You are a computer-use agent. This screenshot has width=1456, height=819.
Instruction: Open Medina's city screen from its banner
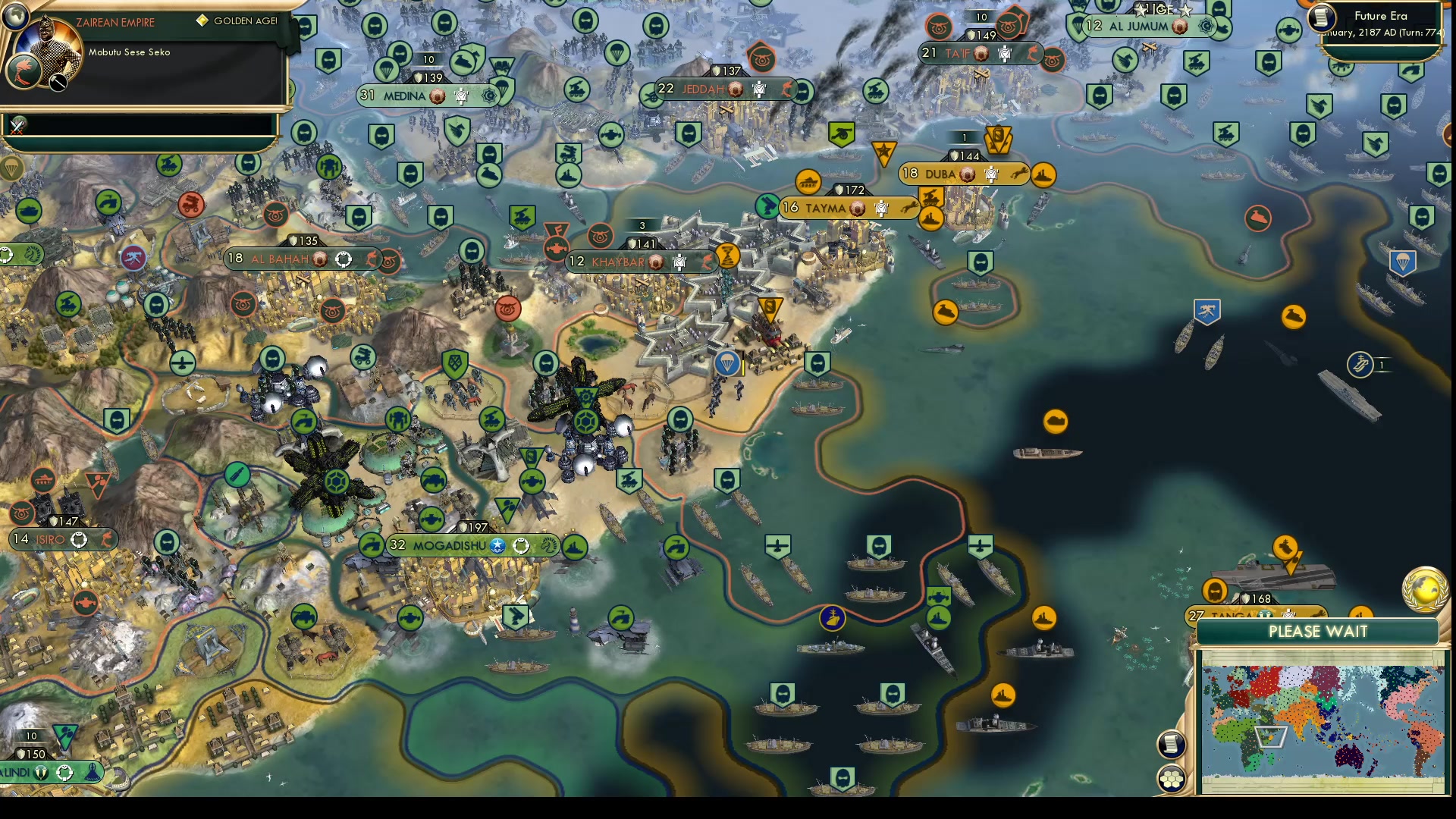click(404, 96)
